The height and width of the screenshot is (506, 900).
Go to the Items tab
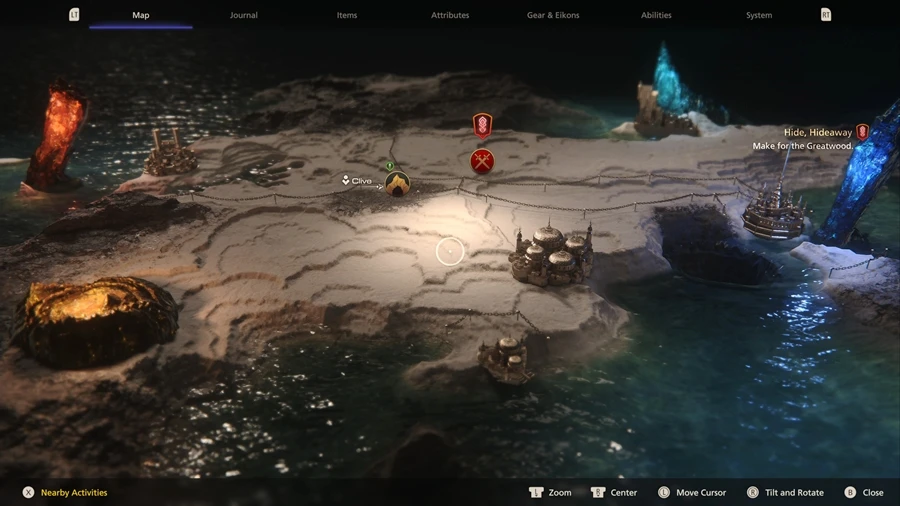click(347, 15)
